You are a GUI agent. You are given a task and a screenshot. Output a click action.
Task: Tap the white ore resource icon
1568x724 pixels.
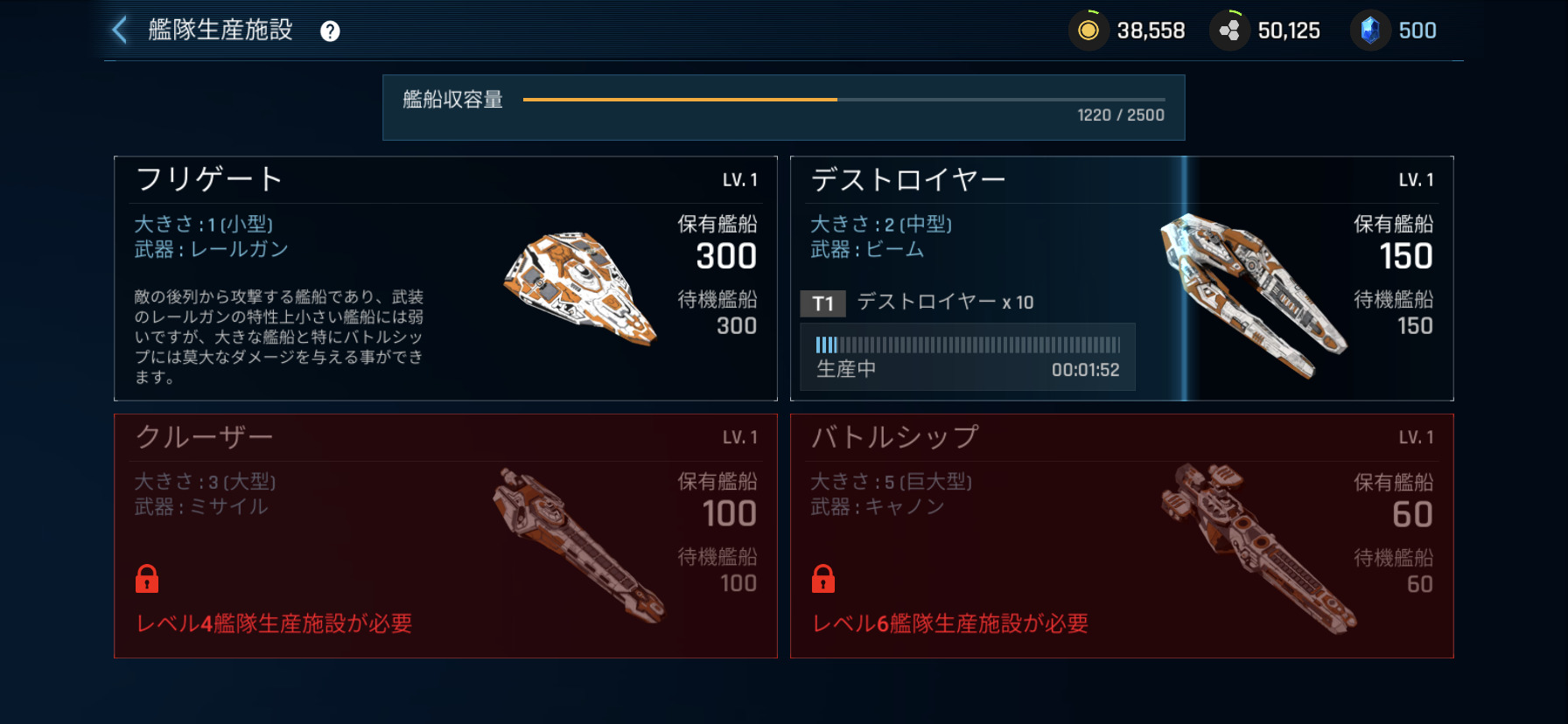point(1229,31)
